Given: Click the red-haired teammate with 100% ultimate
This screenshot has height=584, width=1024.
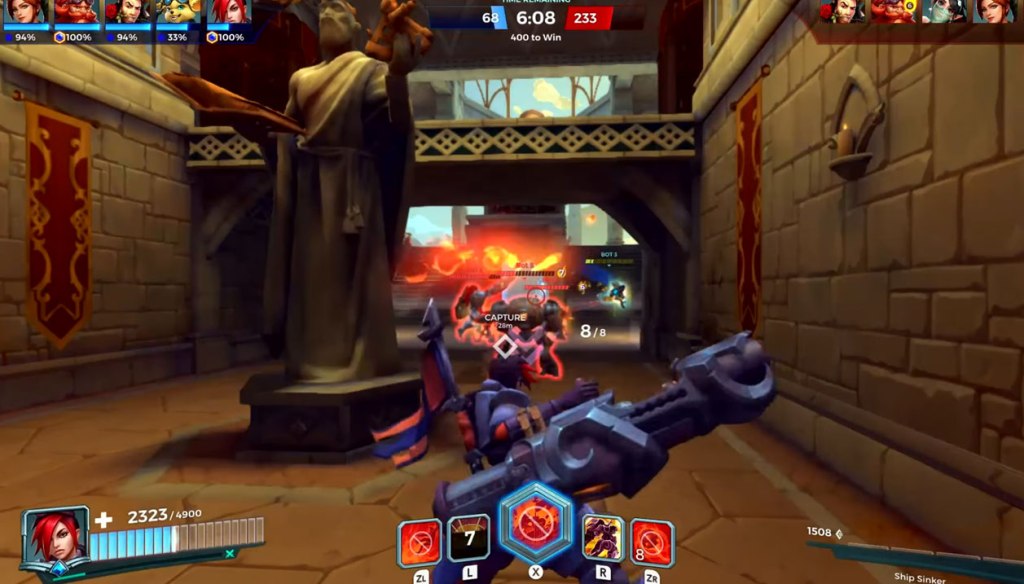Looking at the screenshot, I should click(230, 12).
